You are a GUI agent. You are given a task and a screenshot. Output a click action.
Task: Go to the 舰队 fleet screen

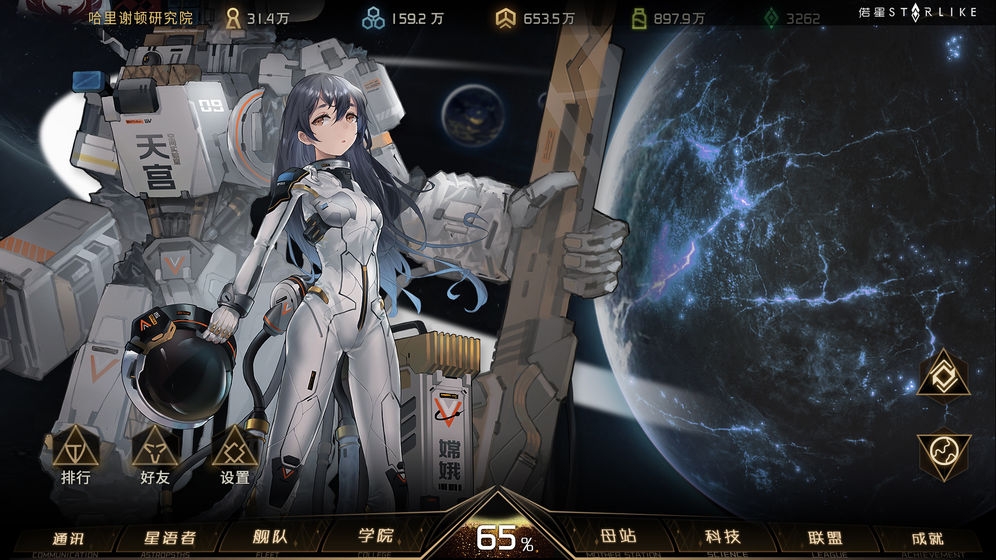click(x=269, y=537)
